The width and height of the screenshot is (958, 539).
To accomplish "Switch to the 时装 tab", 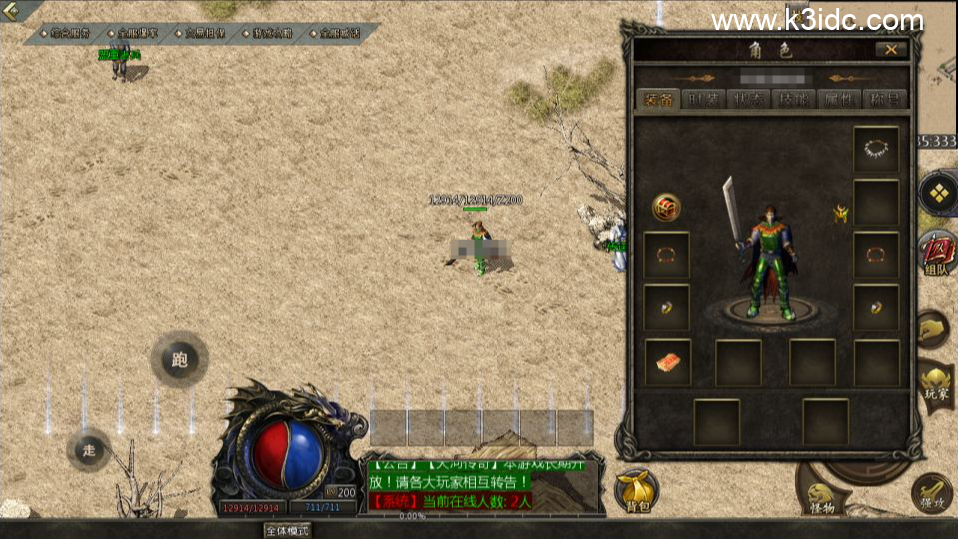I will tap(705, 99).
